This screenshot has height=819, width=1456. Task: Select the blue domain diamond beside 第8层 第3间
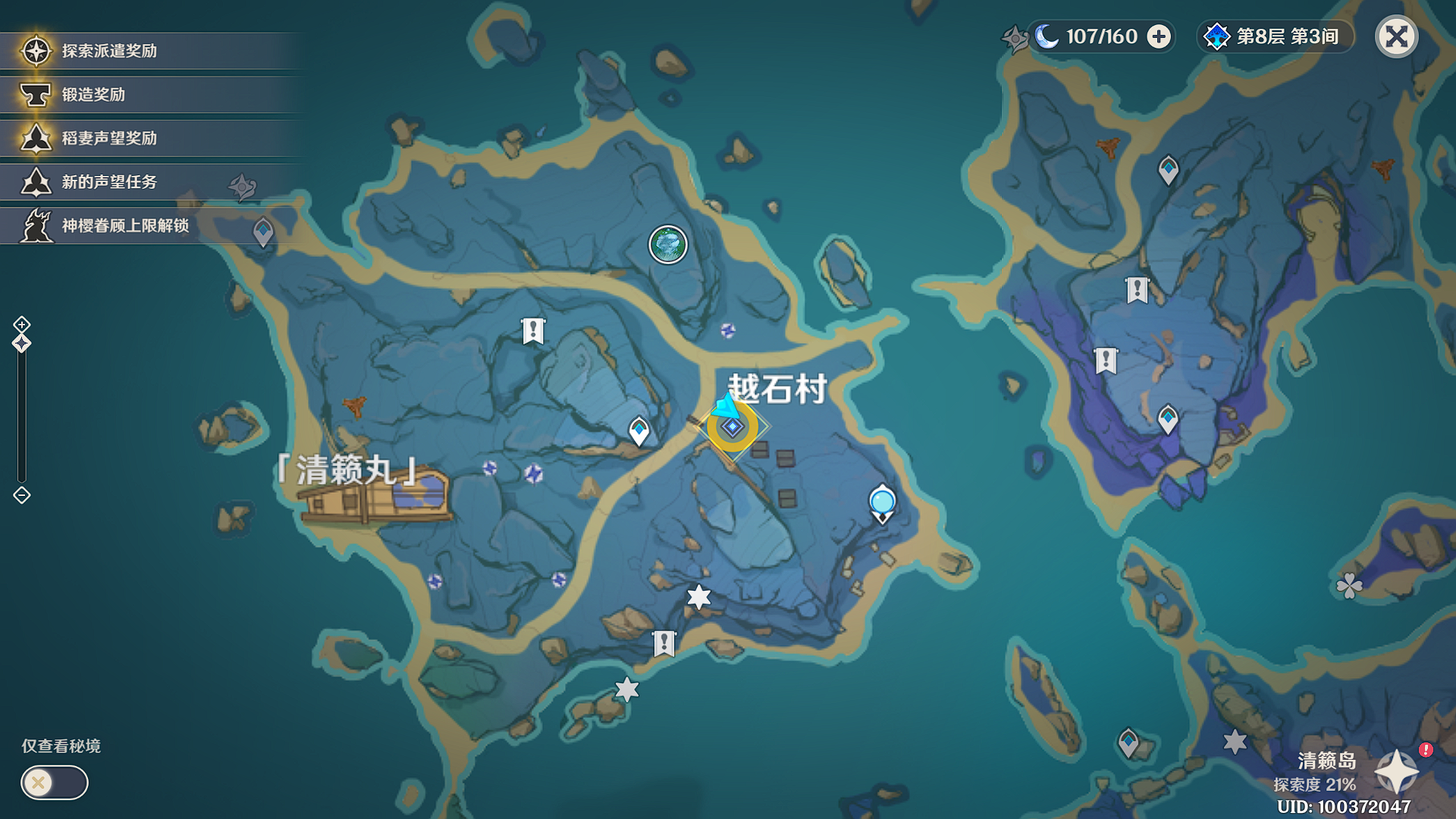(x=1218, y=36)
